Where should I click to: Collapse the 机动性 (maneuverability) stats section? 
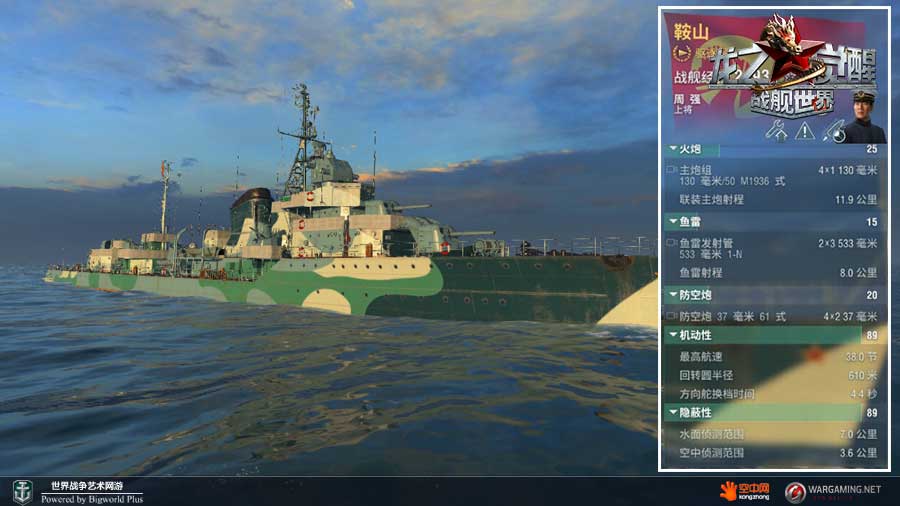tap(671, 335)
